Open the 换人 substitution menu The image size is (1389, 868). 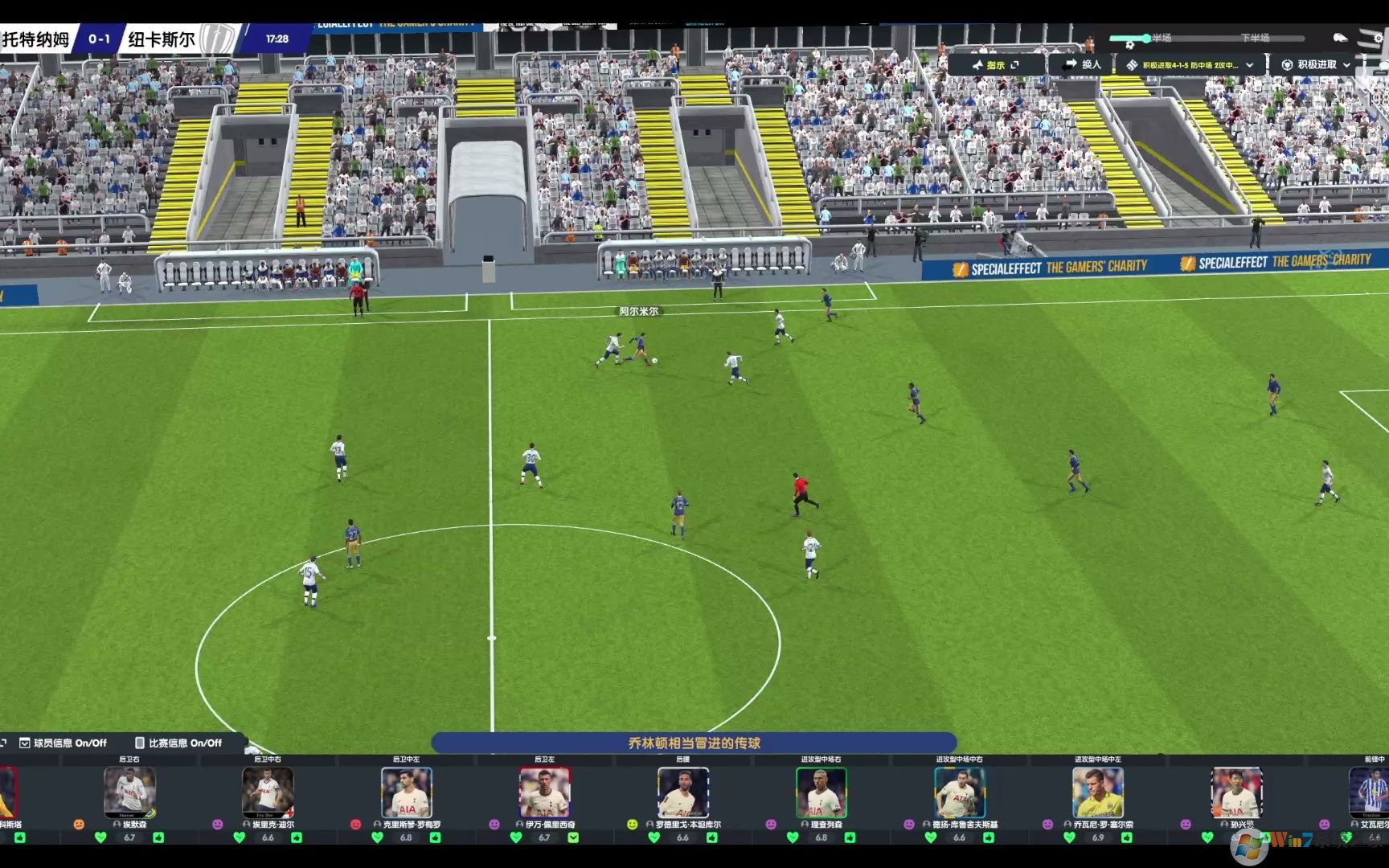coord(1081,64)
